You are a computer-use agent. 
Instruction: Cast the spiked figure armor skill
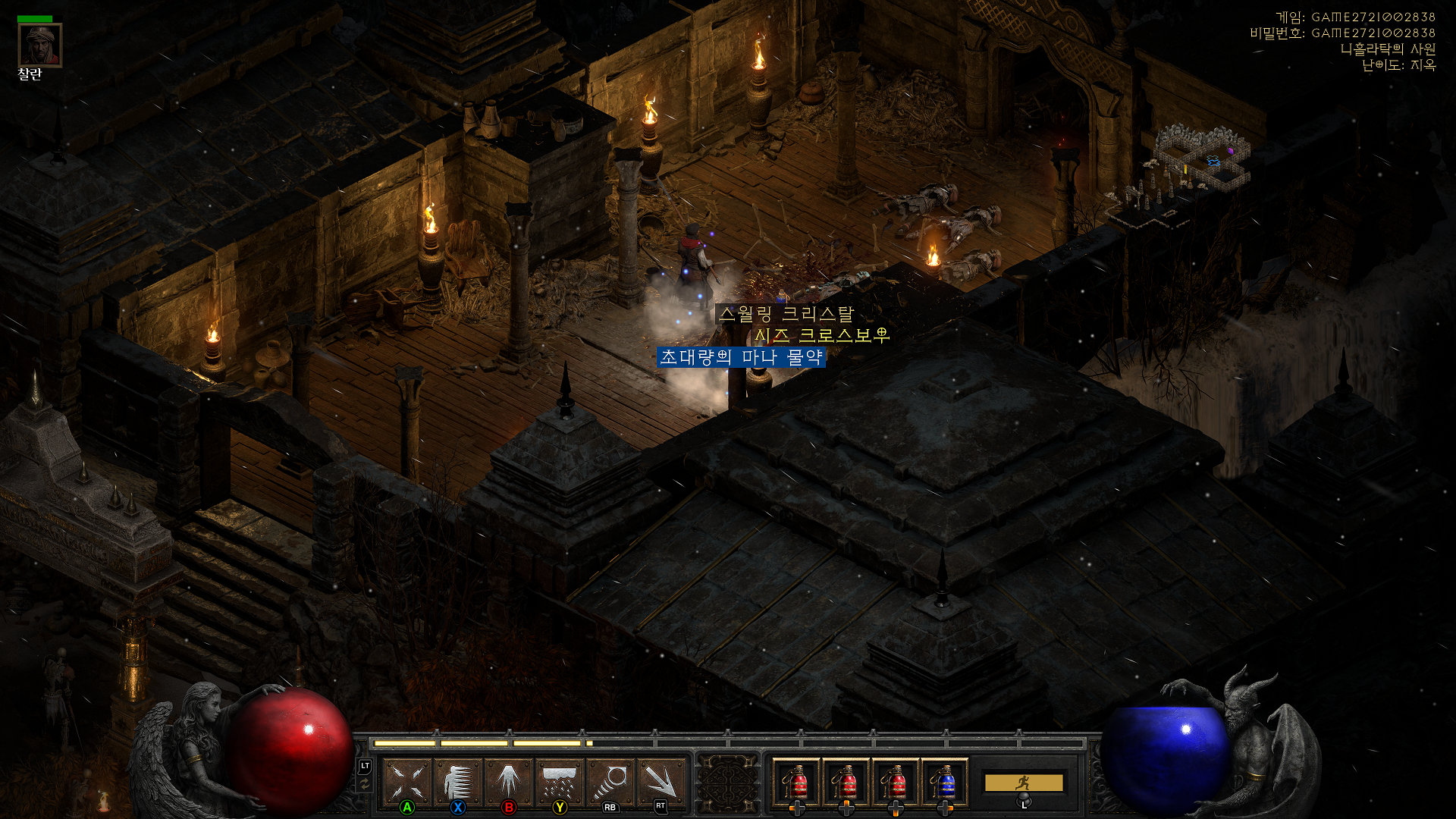tap(458, 781)
